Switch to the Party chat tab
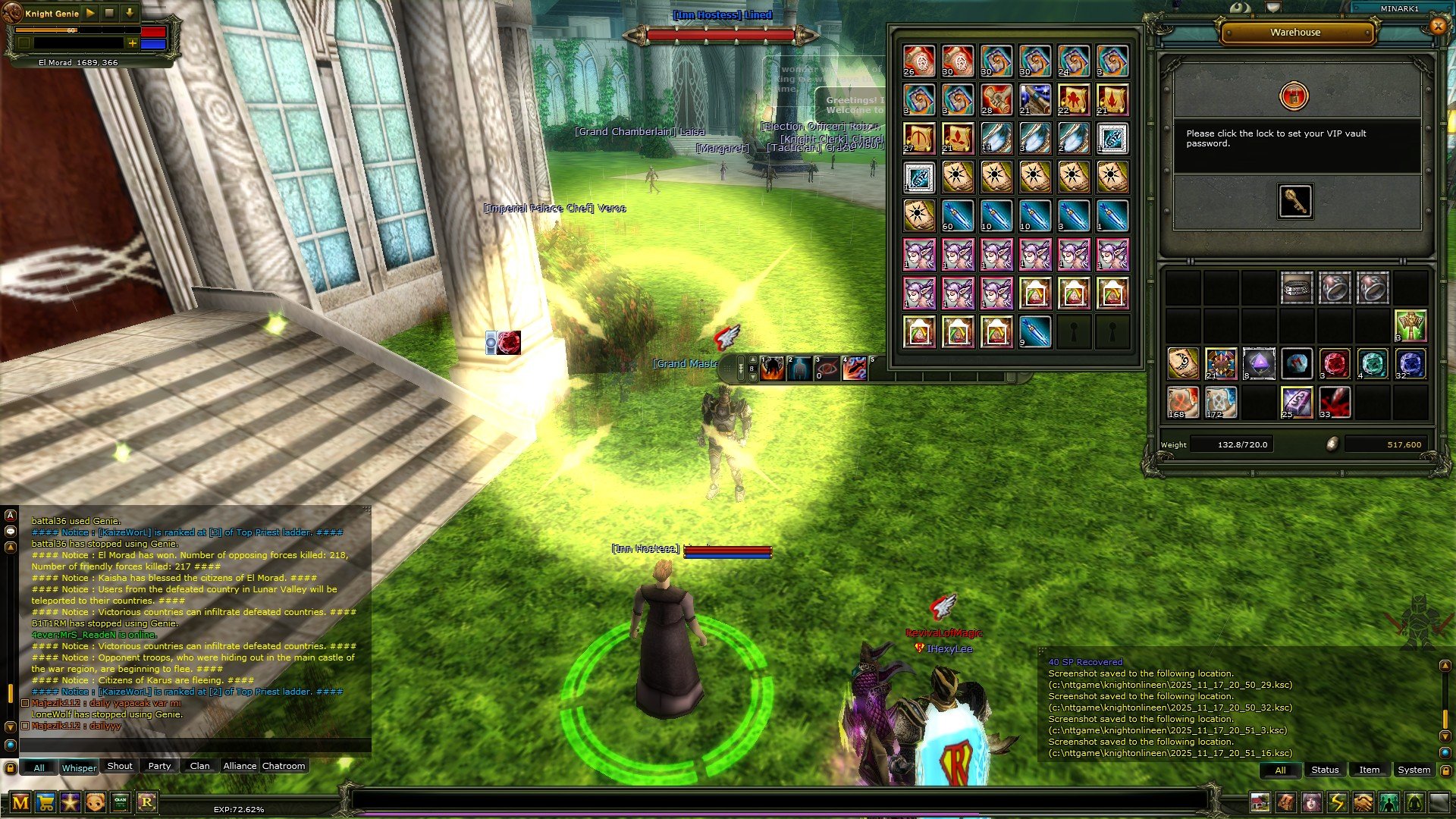 [x=159, y=766]
